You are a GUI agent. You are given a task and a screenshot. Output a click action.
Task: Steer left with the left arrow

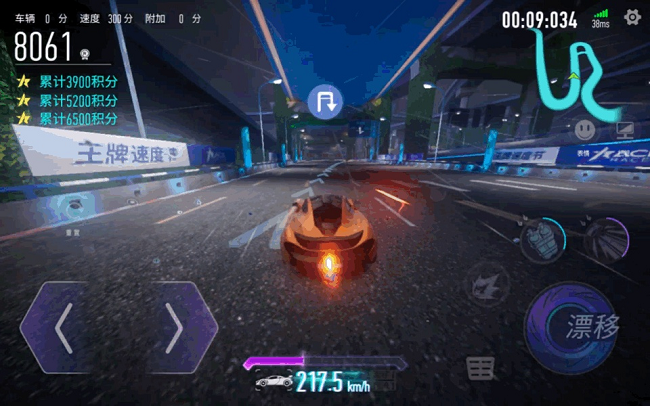point(63,327)
